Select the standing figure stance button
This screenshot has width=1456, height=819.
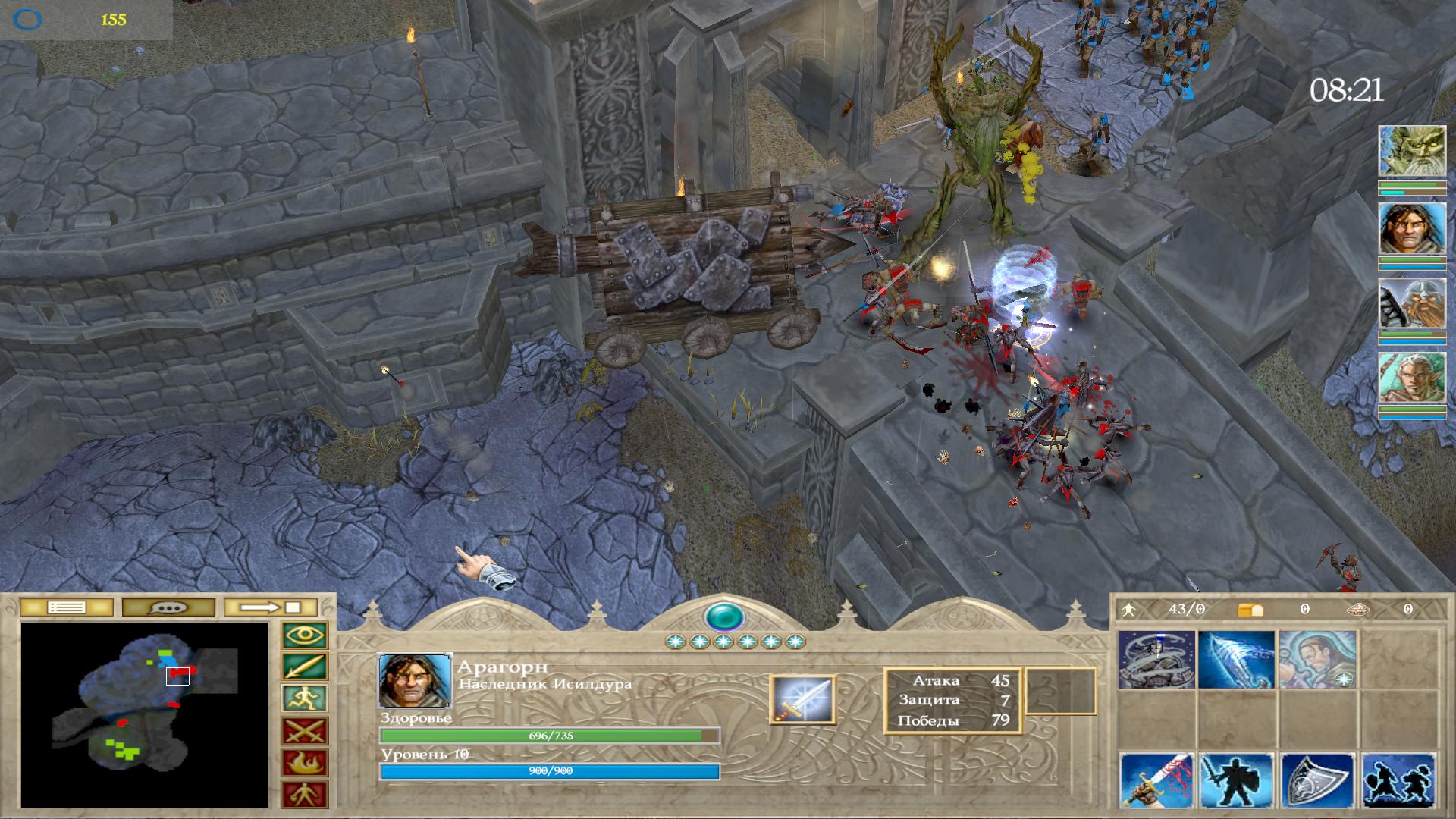coord(304,794)
